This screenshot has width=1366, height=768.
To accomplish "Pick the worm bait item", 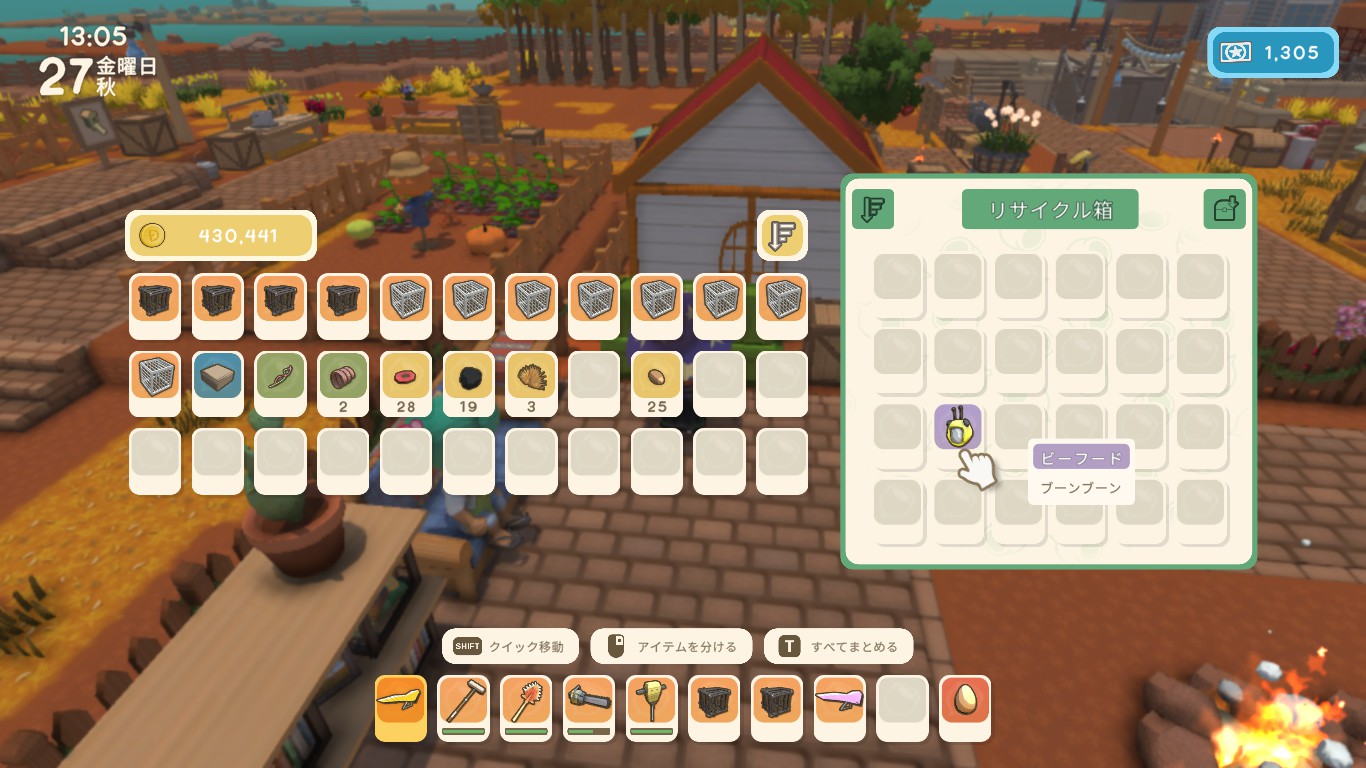I will coord(280,376).
